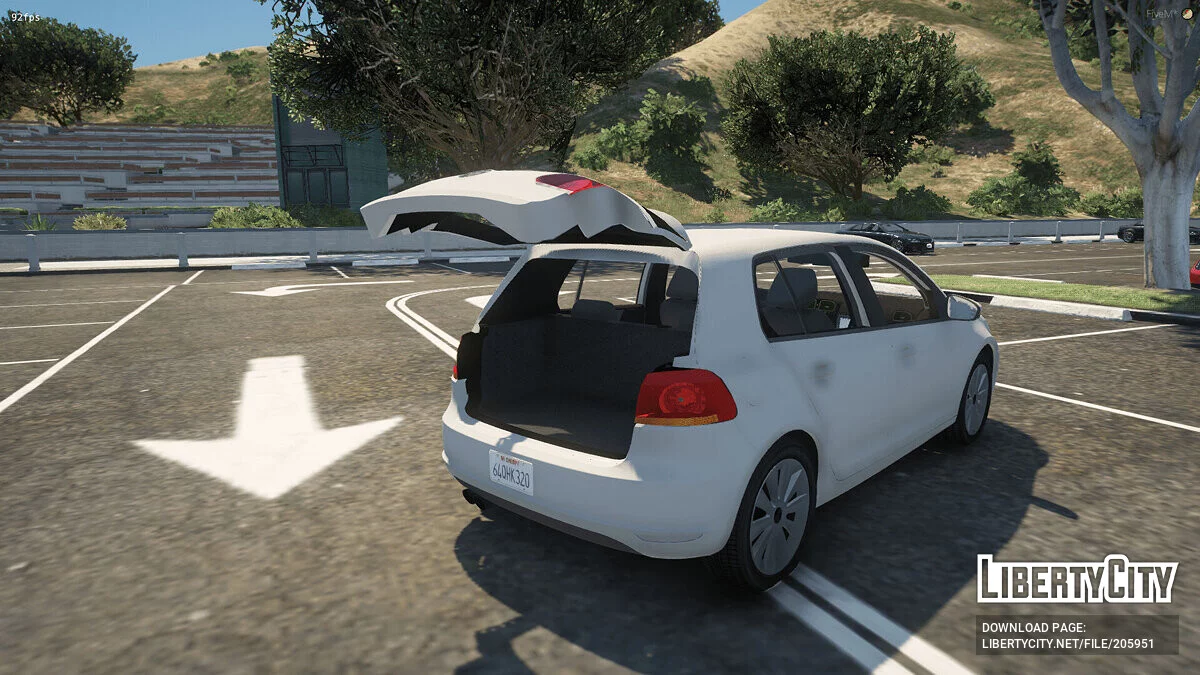Click the LibertyCity logo watermark
Viewport: 1200px width, 675px height.
1077,580
